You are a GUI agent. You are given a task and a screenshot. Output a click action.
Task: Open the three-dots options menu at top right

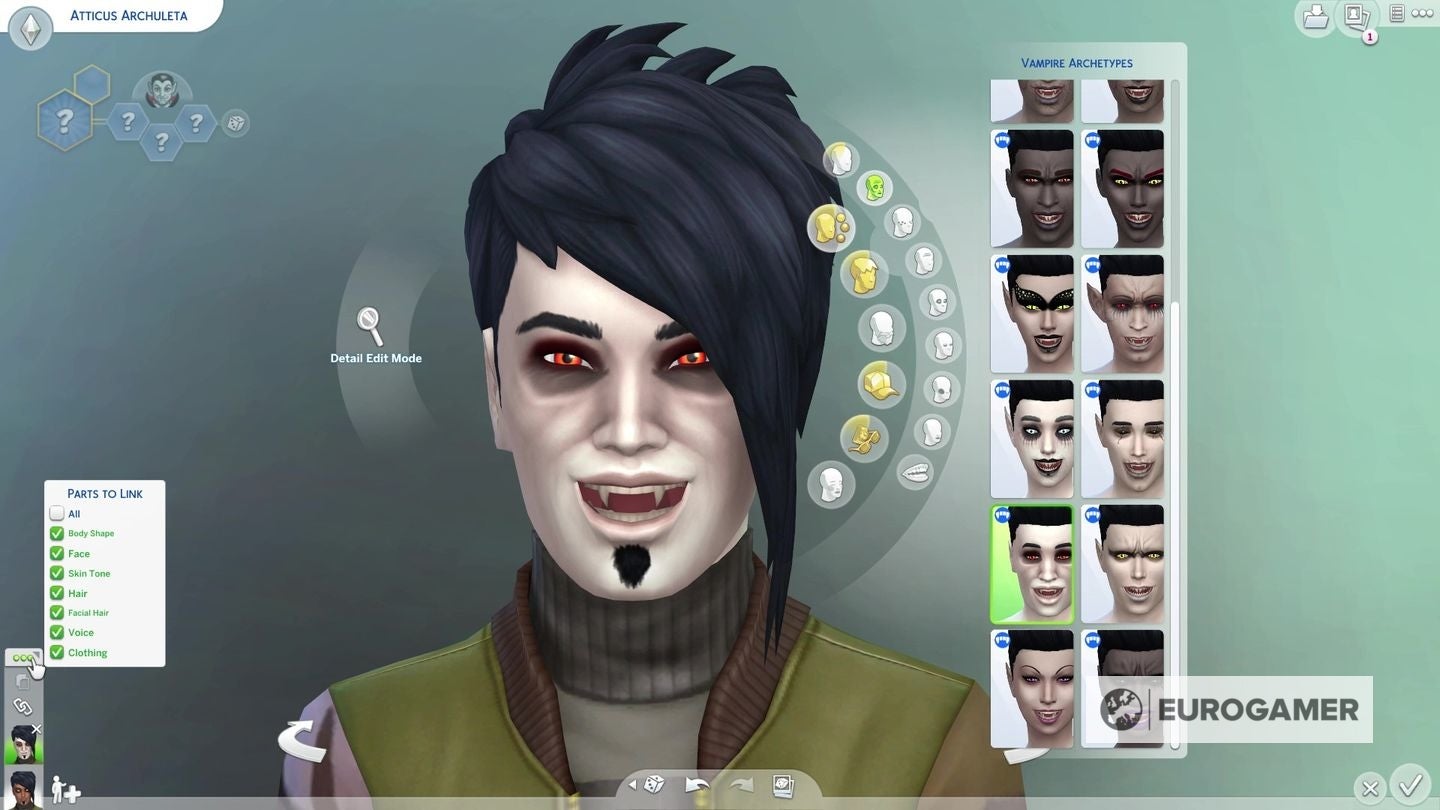1422,13
